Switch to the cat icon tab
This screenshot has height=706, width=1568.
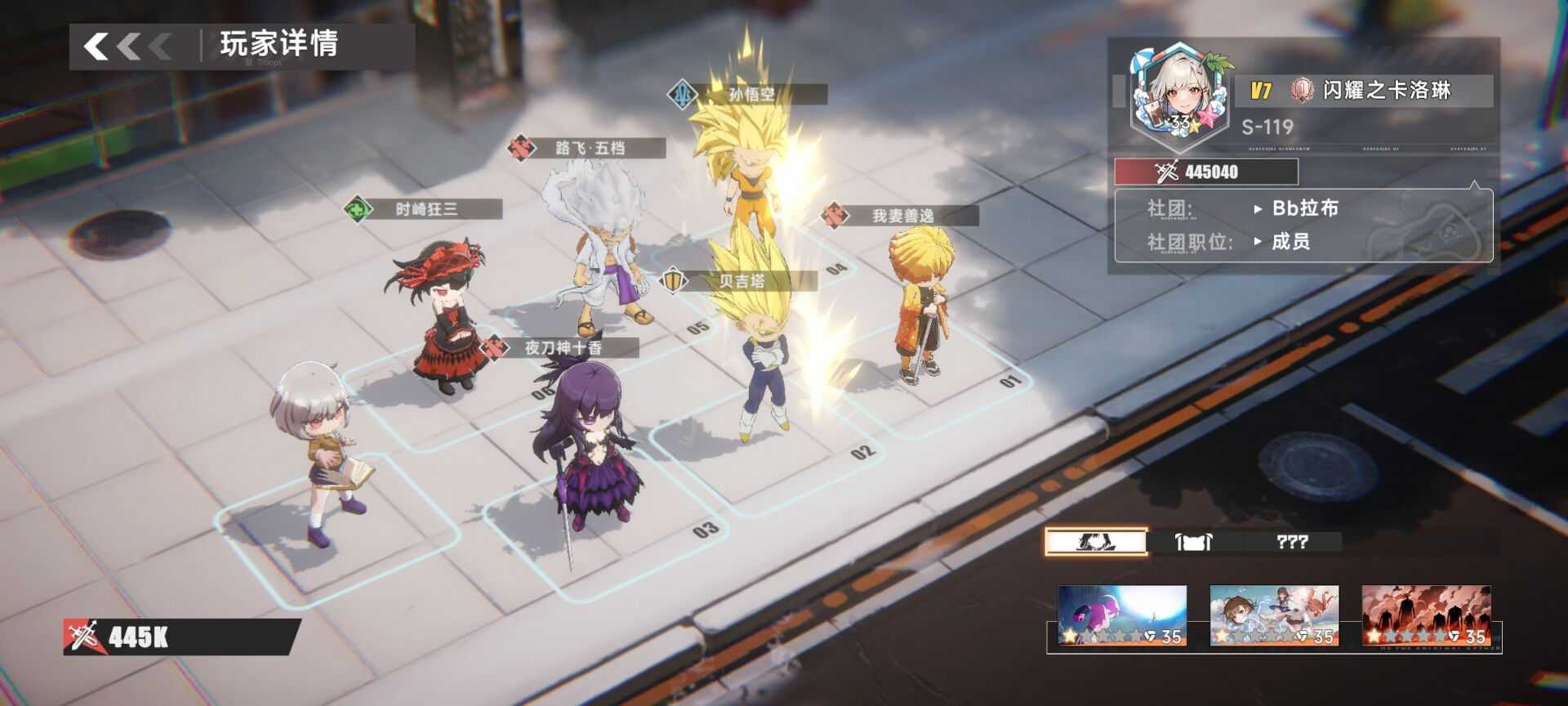pos(1193,542)
